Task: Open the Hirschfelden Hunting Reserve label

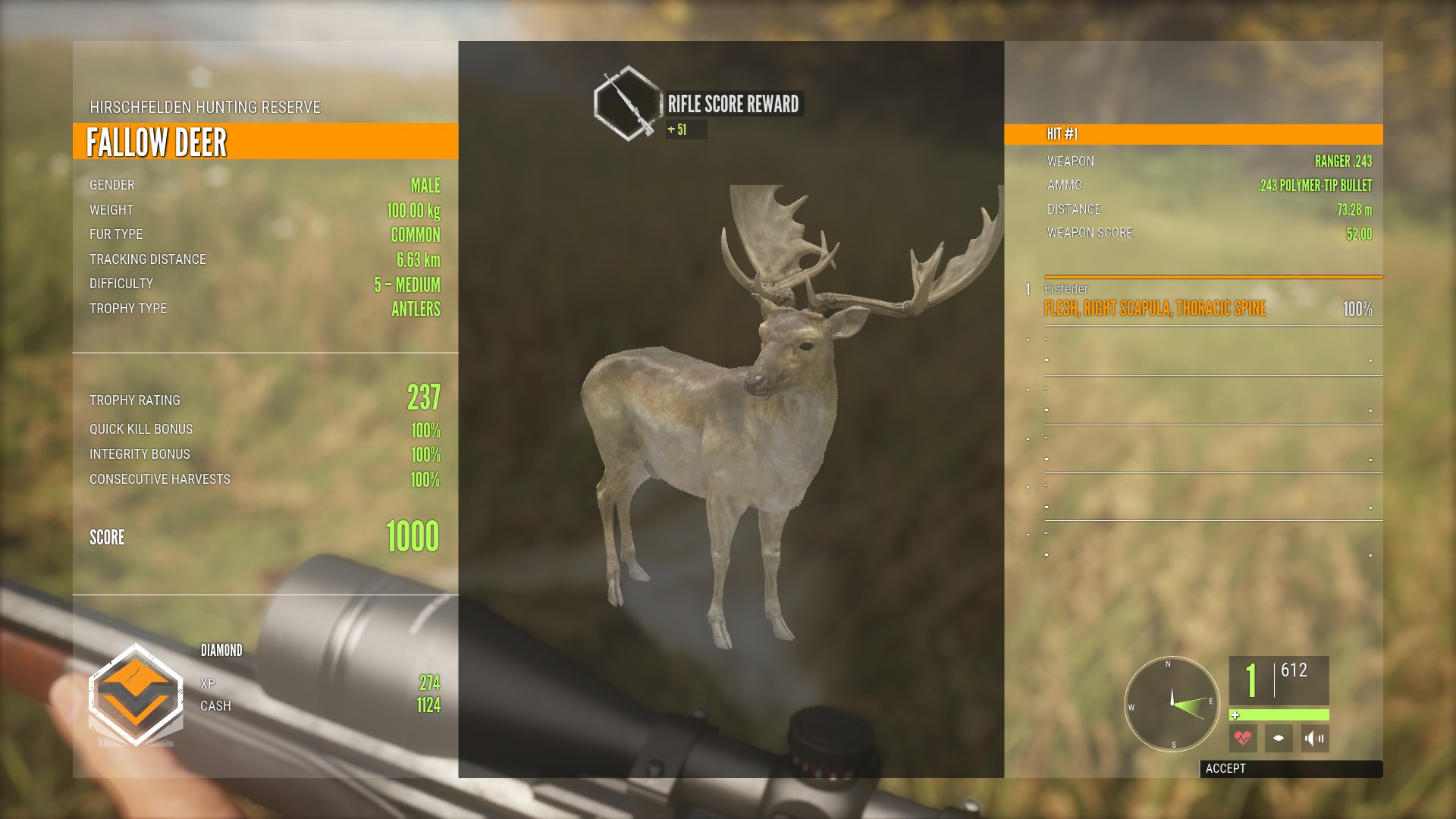Action: (205, 106)
